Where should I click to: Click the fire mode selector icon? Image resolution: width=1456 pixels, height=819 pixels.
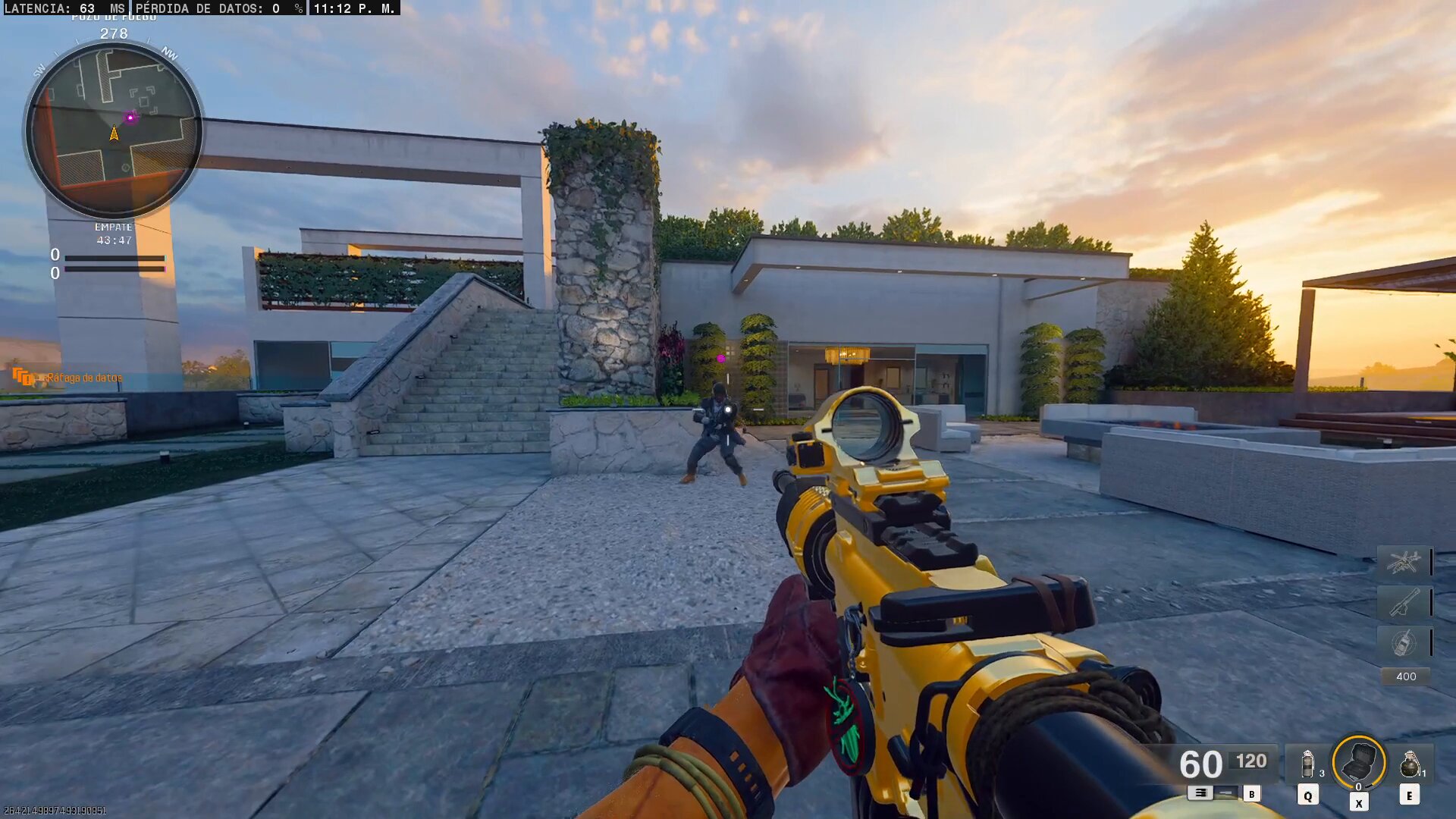[1200, 792]
